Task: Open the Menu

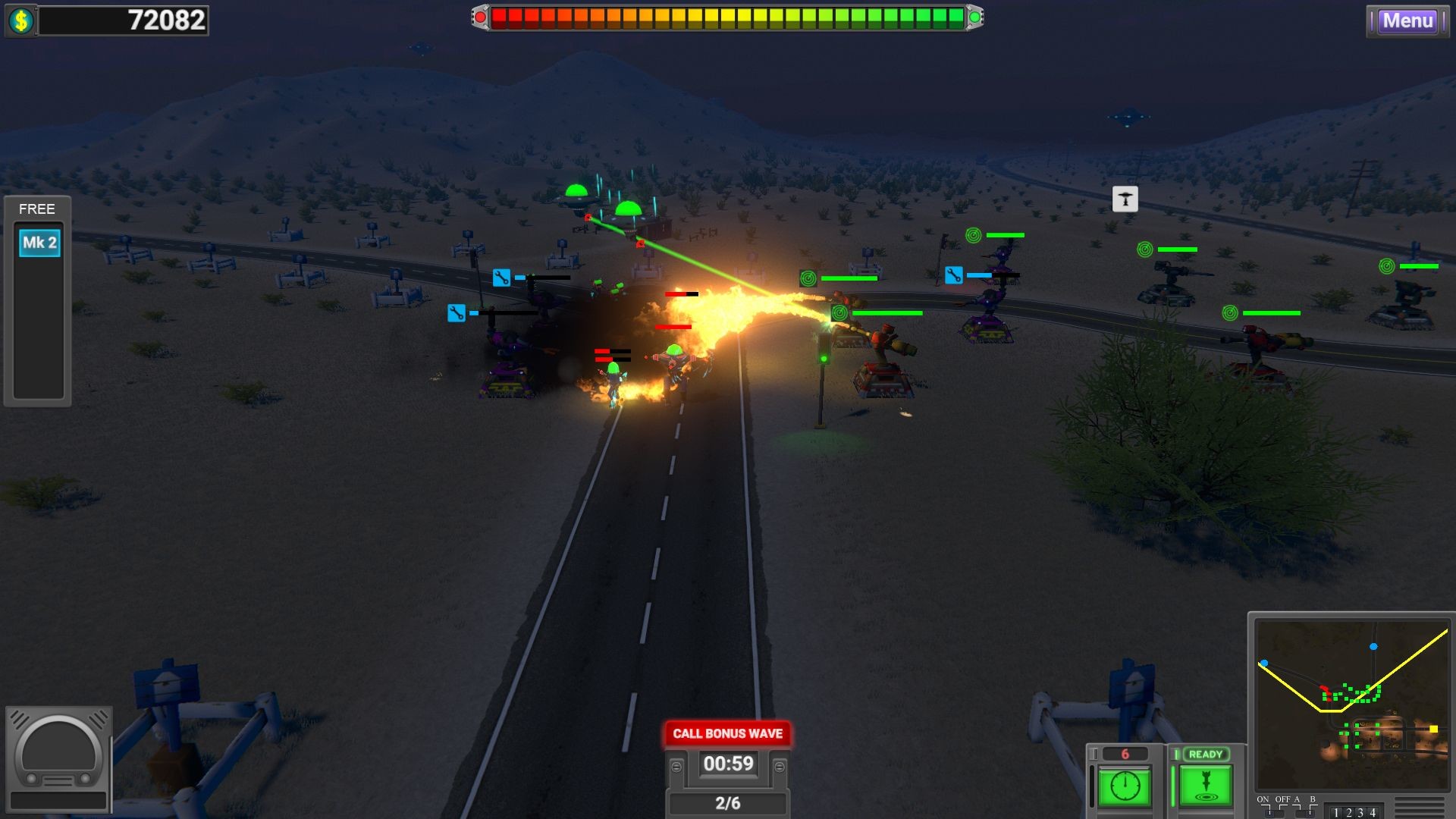Action: pyautogui.click(x=1408, y=22)
